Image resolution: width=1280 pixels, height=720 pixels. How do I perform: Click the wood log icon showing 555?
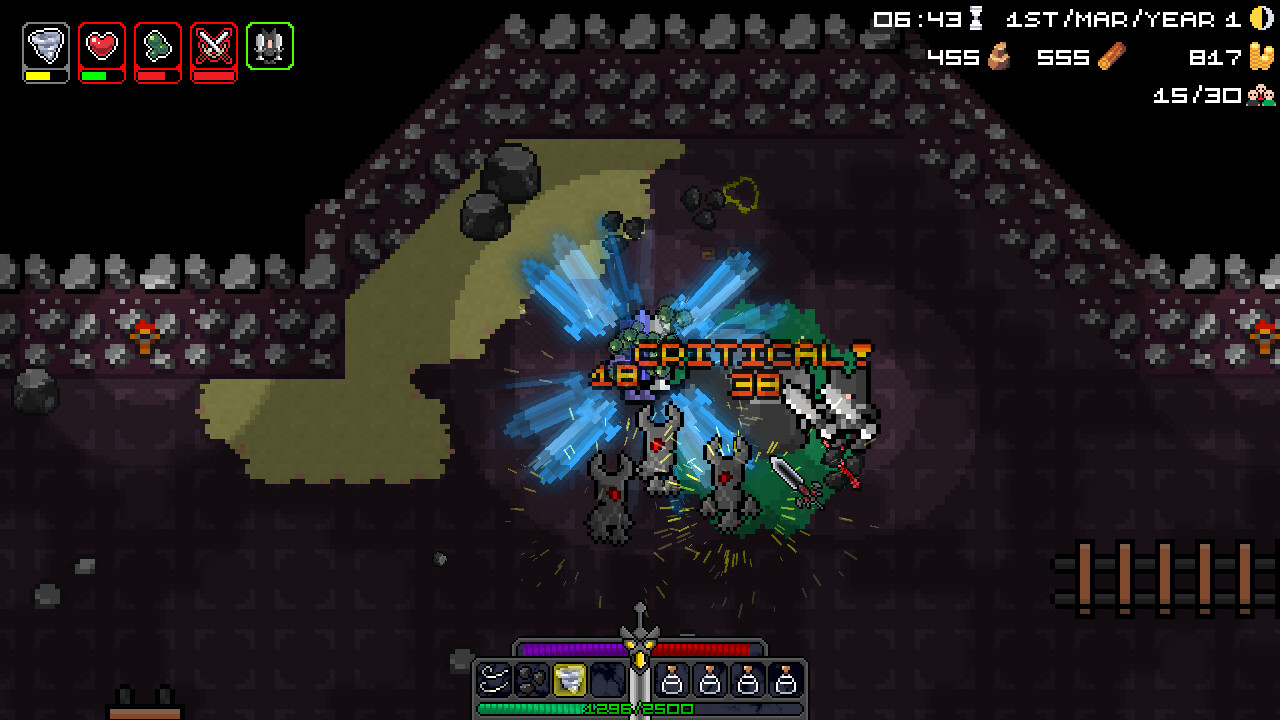pos(1113,57)
